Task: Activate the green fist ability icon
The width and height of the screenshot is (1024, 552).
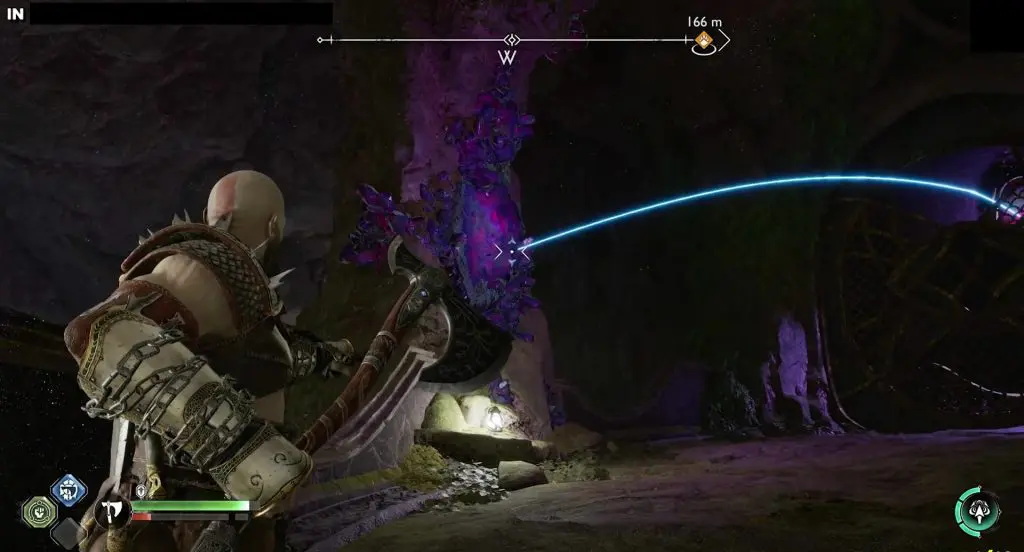Action: [x=38, y=511]
